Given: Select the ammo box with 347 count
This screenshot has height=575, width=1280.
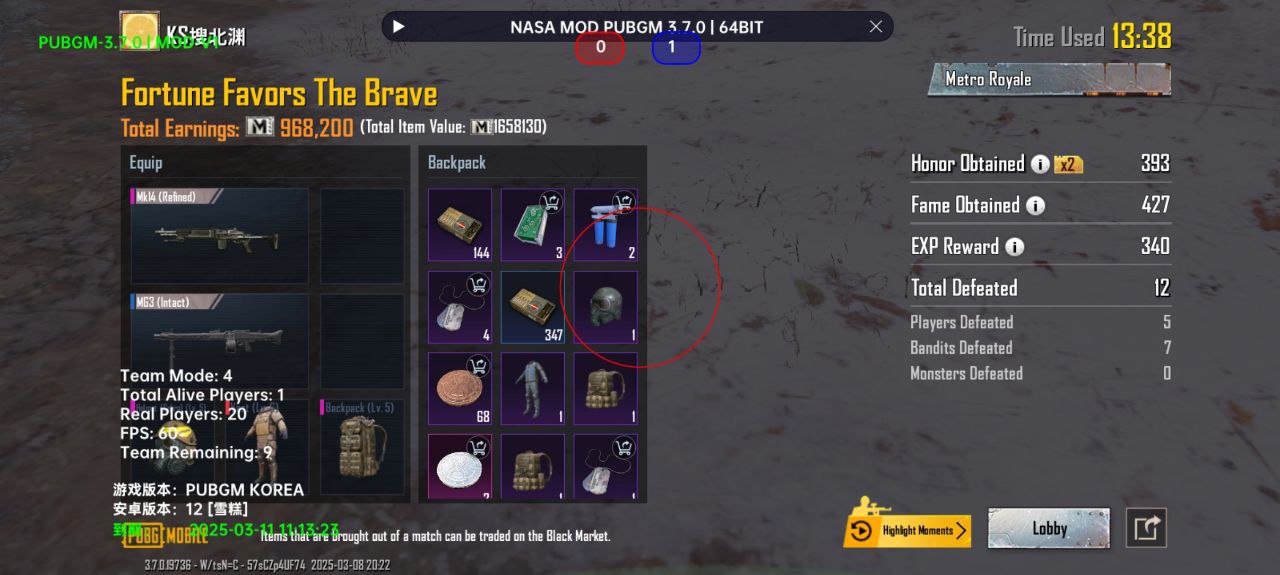Looking at the screenshot, I should coord(533,307).
